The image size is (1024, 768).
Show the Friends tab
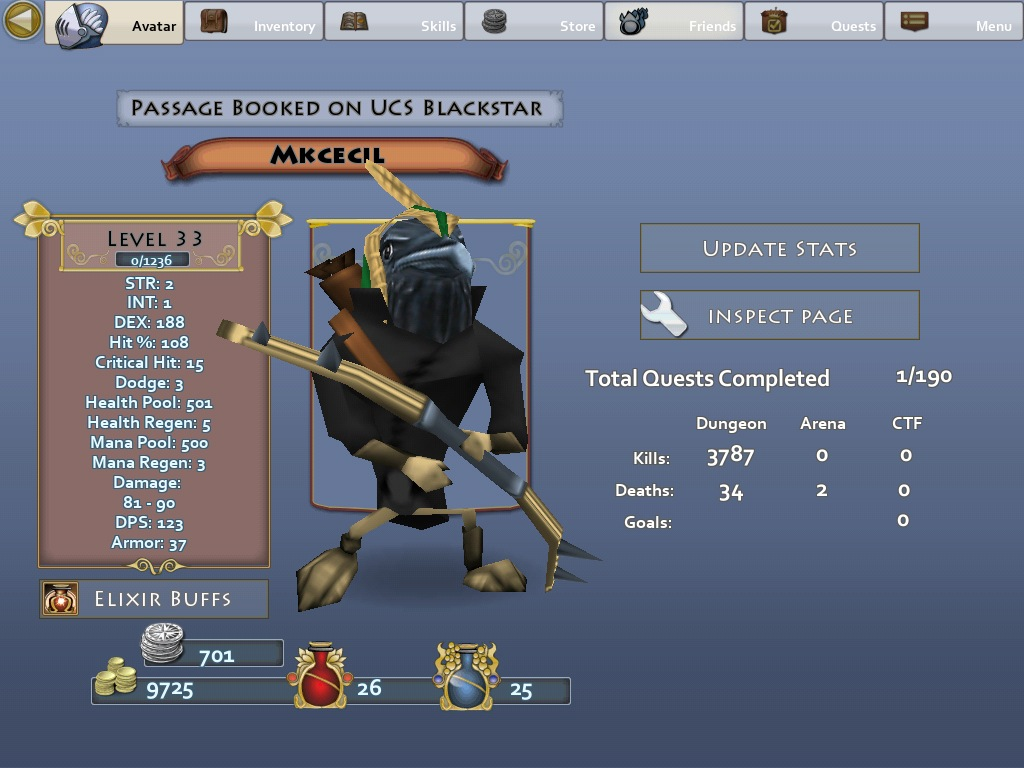[x=674, y=23]
